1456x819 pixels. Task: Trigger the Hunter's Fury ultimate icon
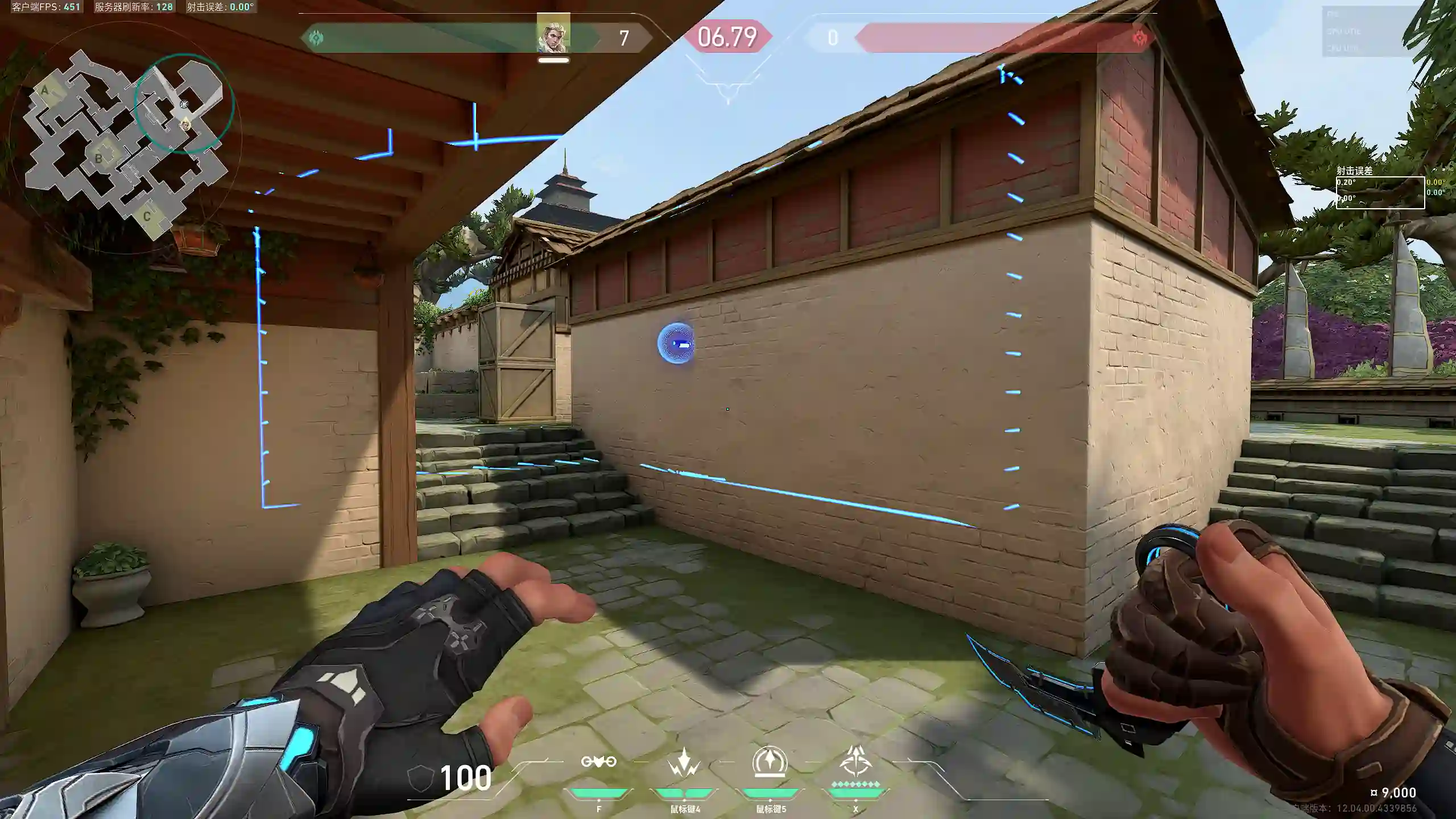point(855,762)
